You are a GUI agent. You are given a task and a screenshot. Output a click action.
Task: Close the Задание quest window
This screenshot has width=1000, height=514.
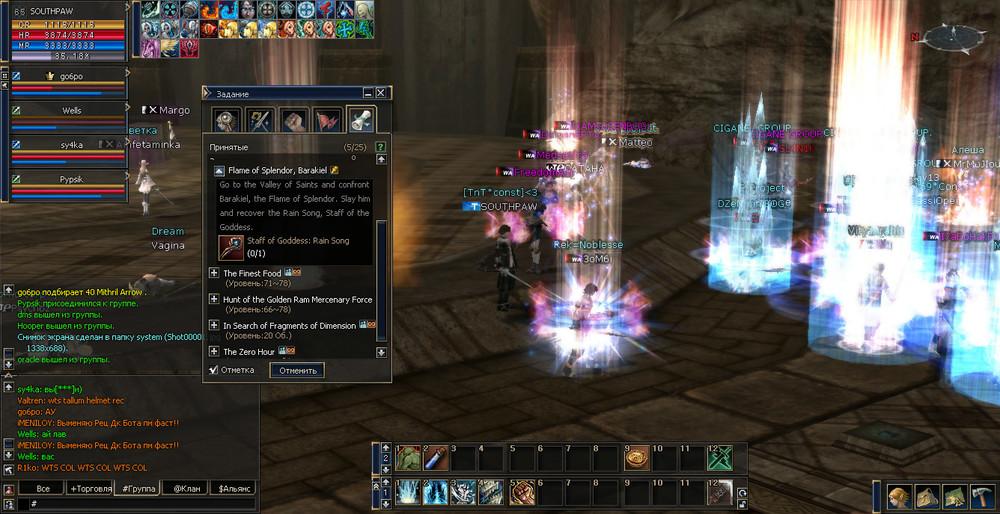click(x=382, y=93)
